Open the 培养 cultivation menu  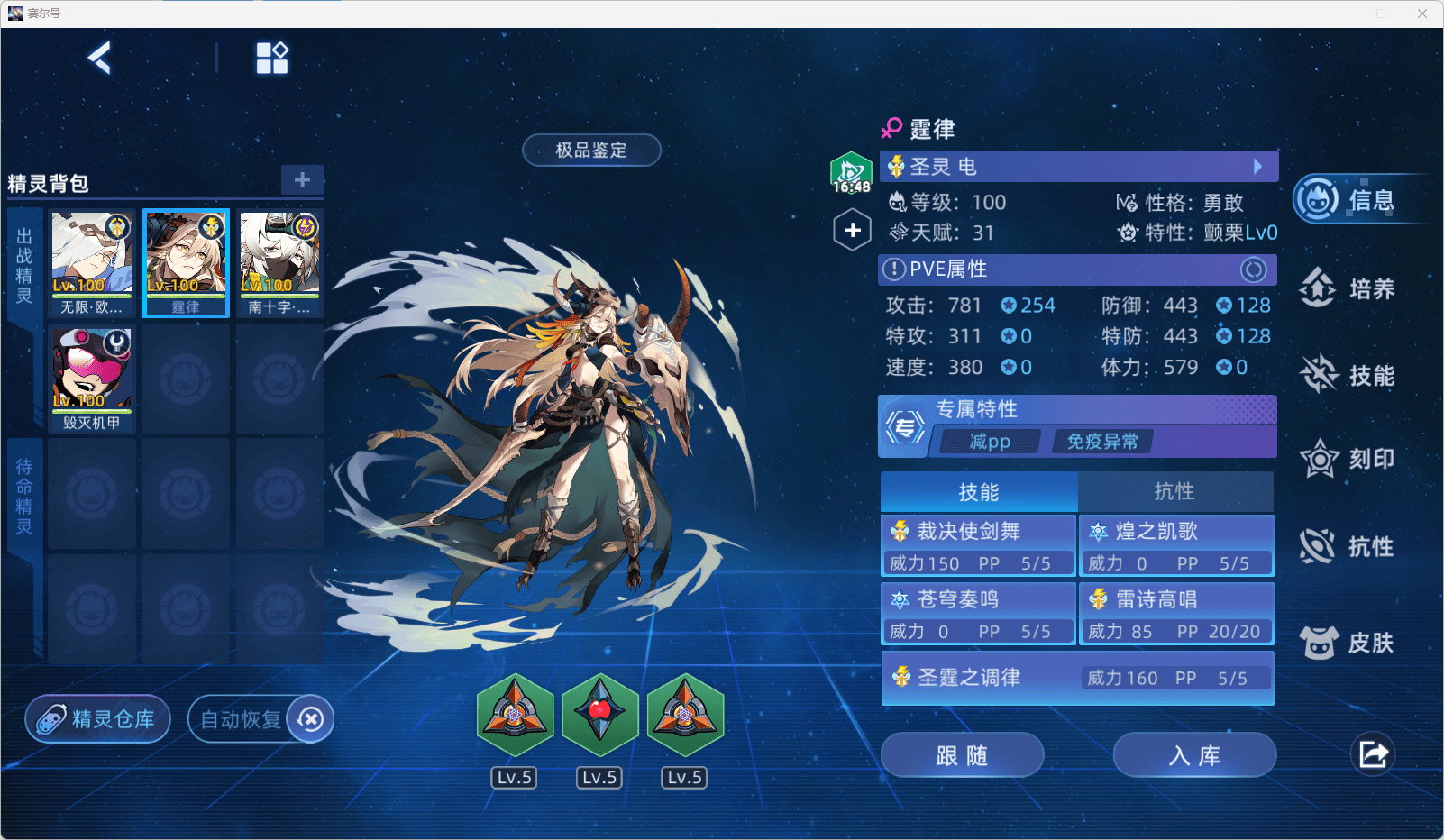click(1349, 288)
